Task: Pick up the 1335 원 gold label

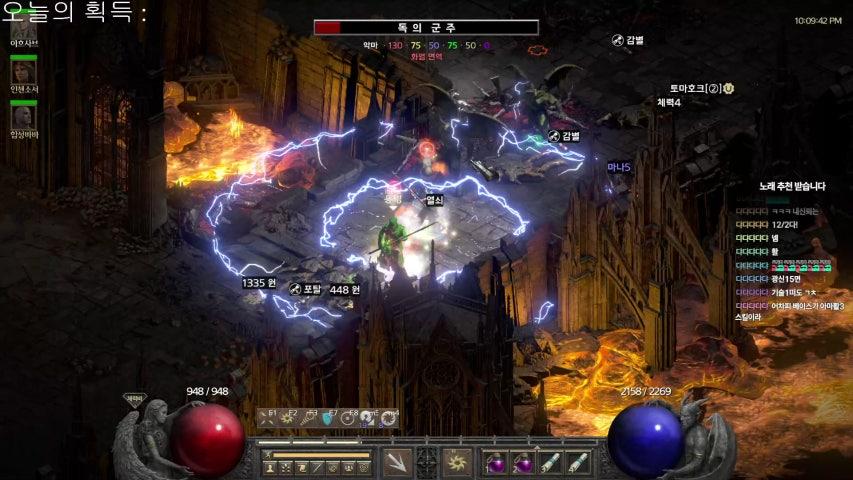Action: pyautogui.click(x=258, y=283)
